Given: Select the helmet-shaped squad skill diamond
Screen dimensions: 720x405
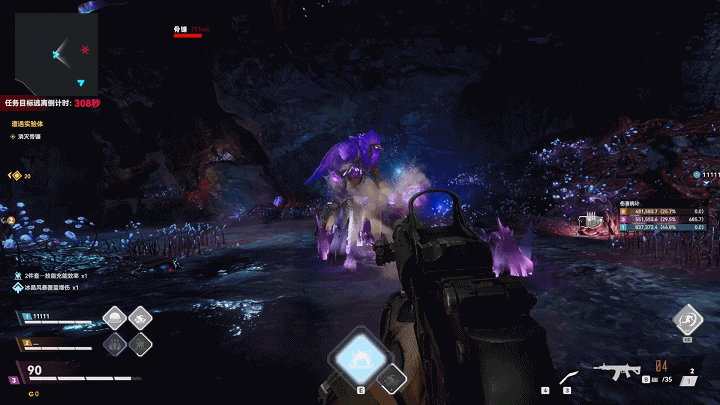Looking at the screenshot, I should [116, 319].
